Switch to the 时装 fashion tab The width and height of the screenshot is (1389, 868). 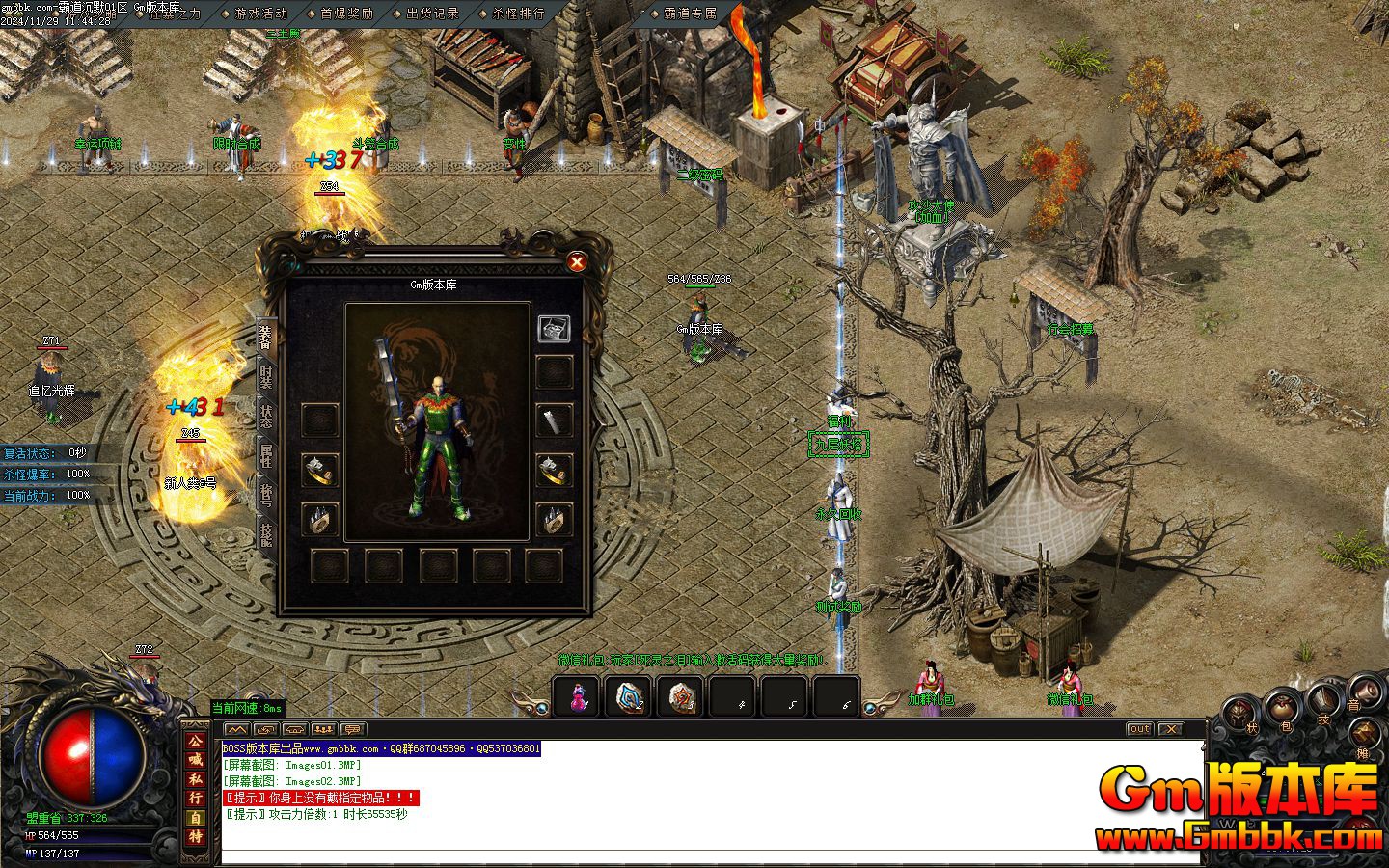[266, 377]
